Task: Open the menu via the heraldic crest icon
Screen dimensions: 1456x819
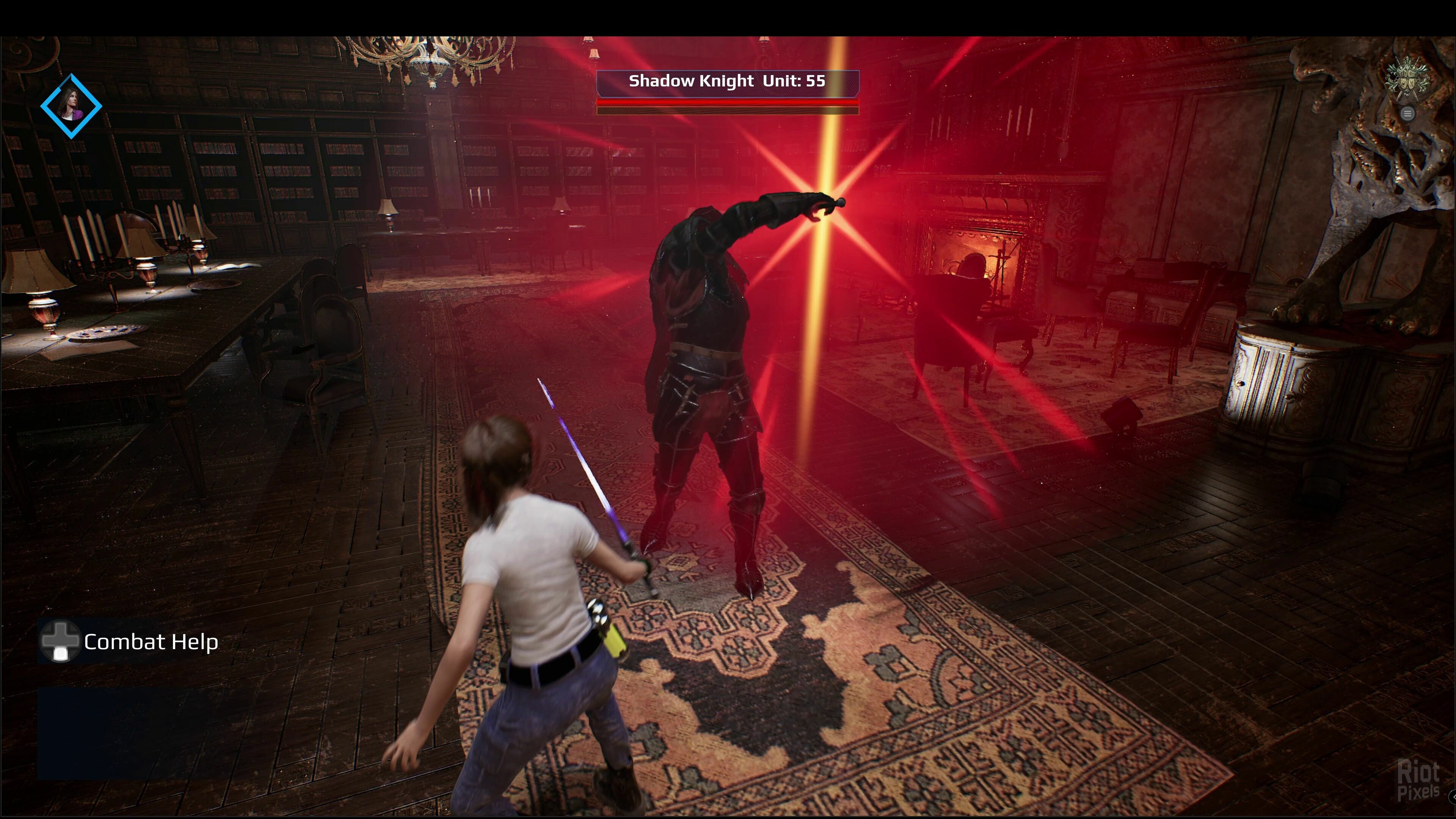Action: [1407, 80]
